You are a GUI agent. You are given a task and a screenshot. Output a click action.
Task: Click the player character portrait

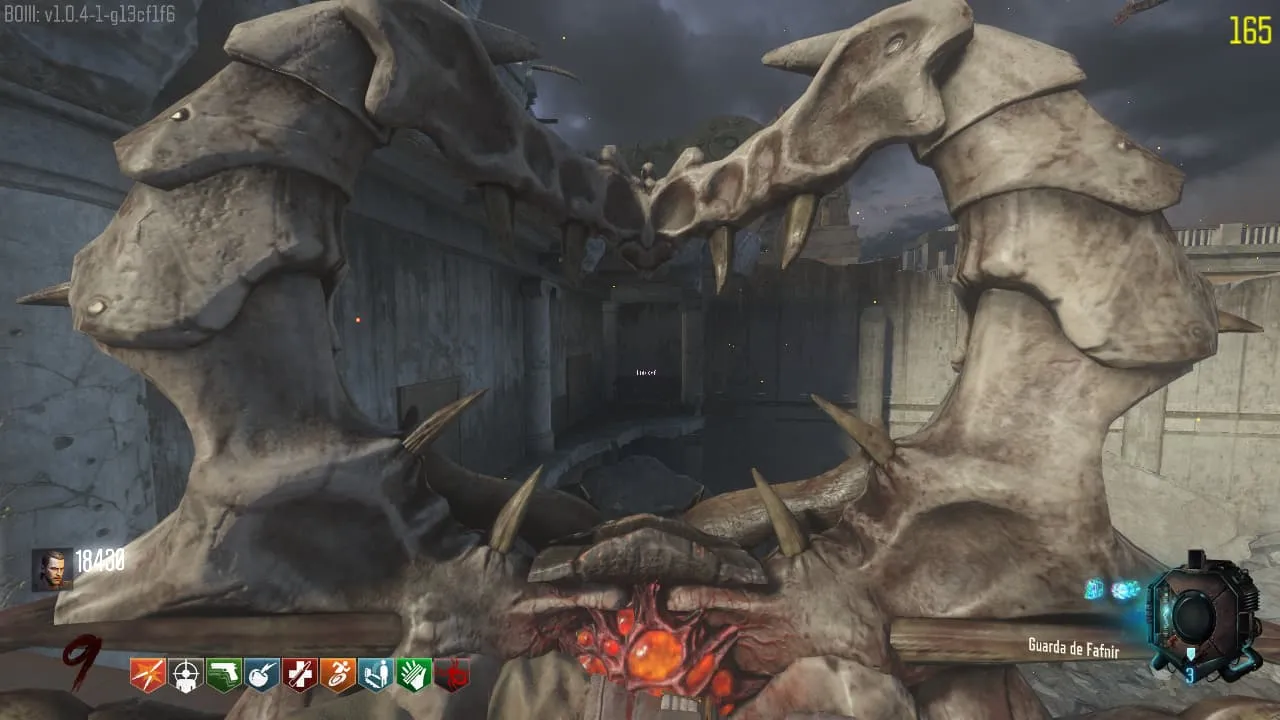[x=51, y=568]
